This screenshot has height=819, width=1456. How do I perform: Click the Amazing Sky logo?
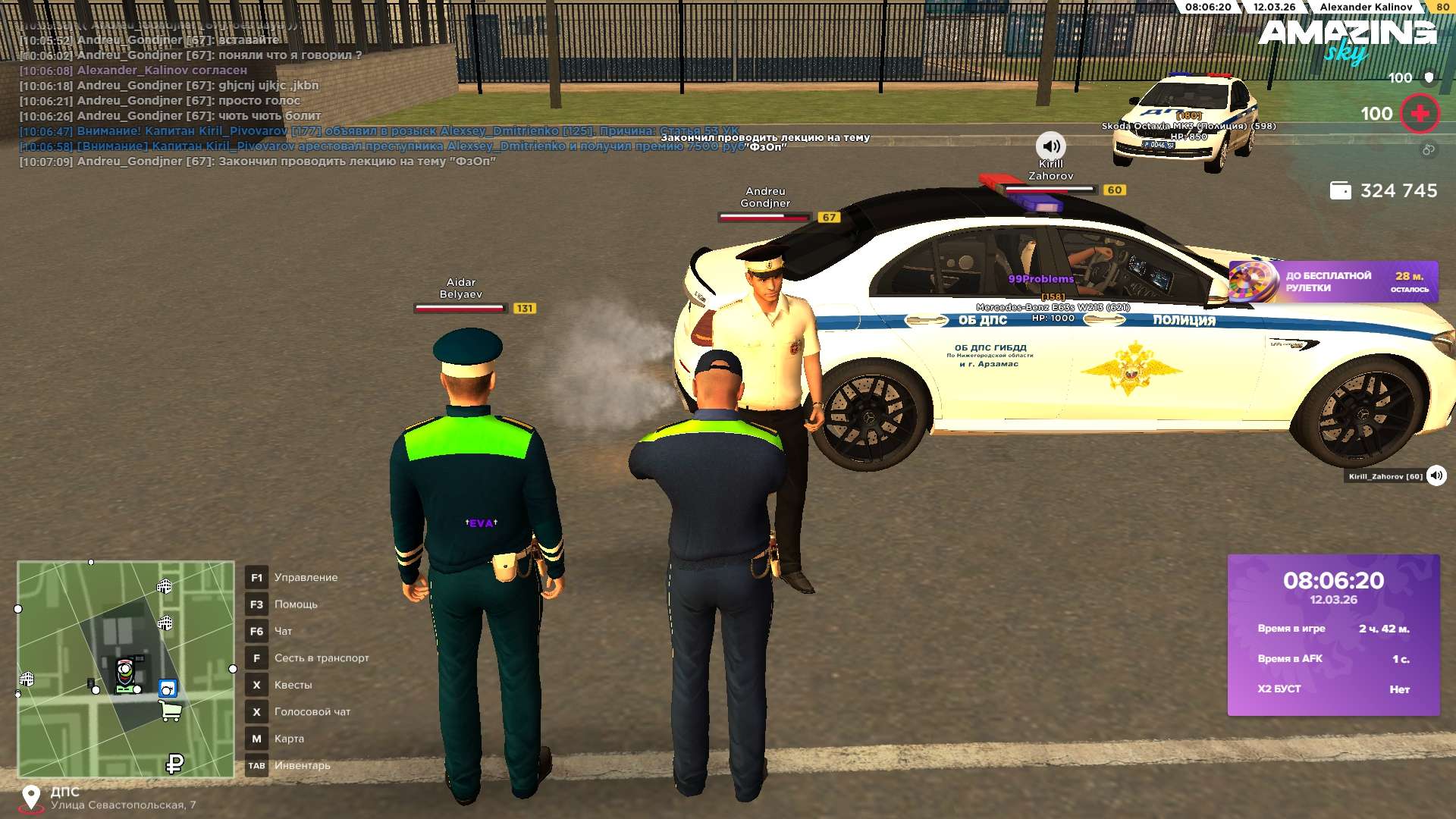[1347, 39]
